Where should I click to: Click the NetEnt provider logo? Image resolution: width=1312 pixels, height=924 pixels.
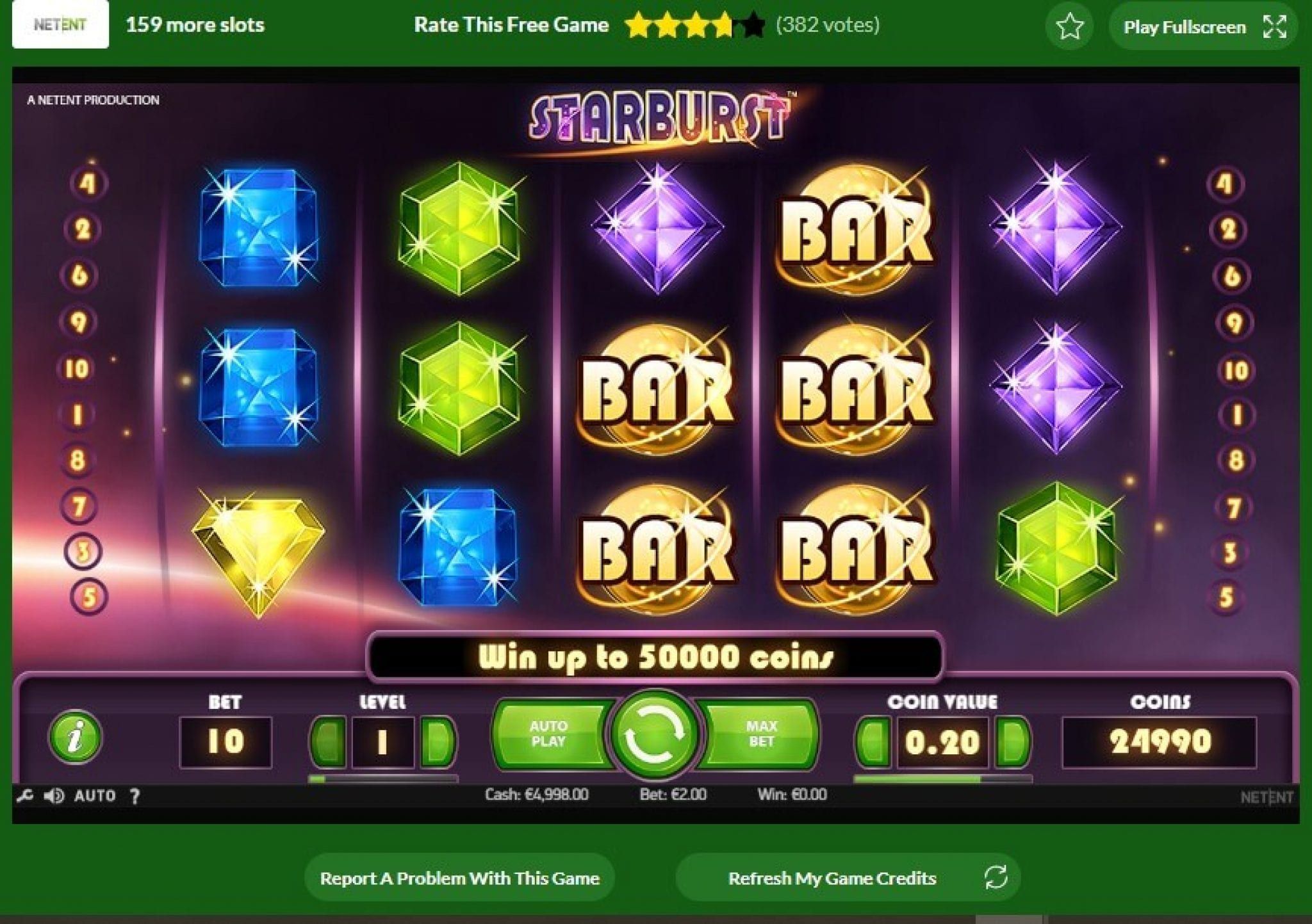pos(60,25)
